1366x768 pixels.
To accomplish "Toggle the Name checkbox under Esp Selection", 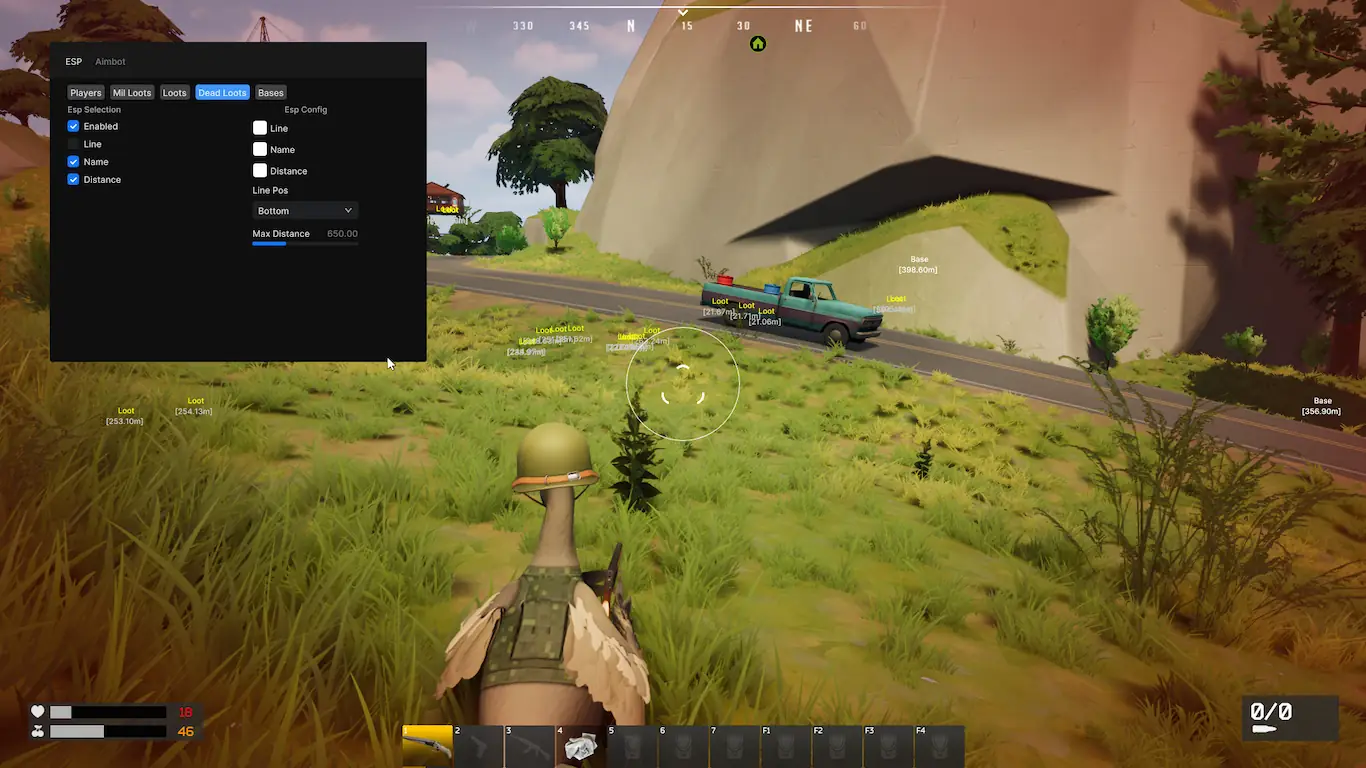I will (x=74, y=162).
